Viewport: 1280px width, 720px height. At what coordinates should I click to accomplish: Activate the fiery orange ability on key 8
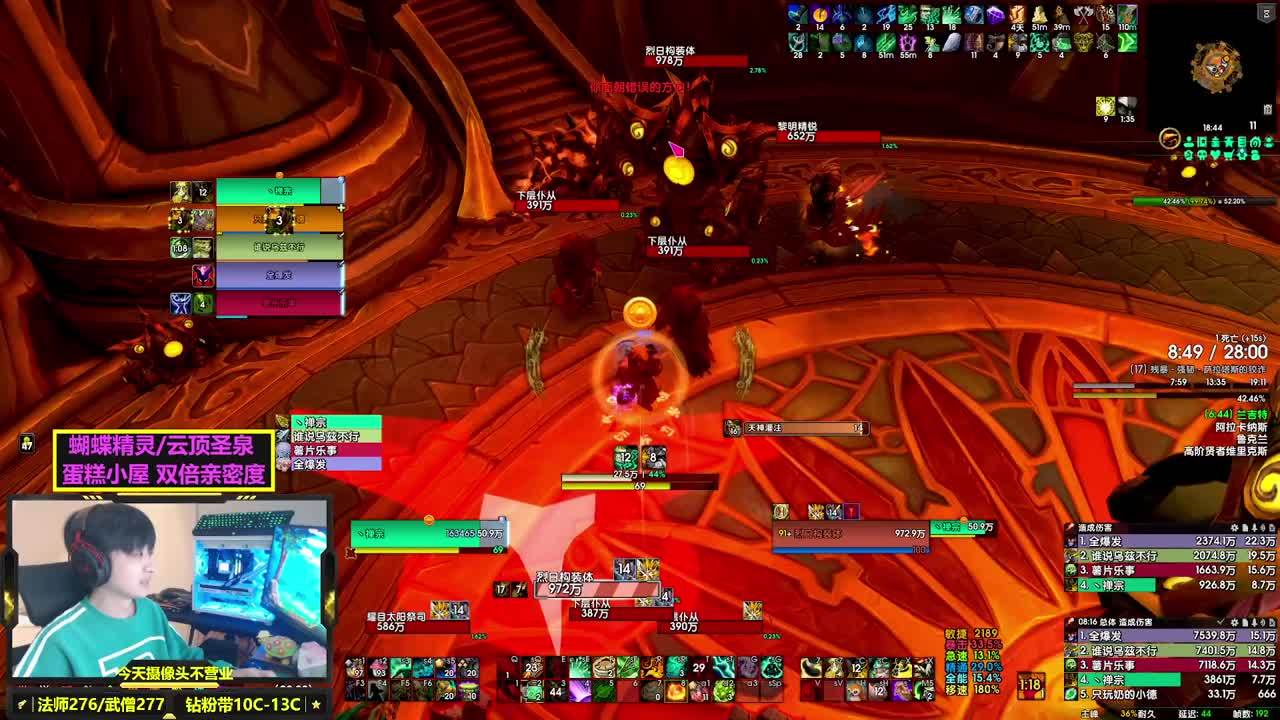677,689
